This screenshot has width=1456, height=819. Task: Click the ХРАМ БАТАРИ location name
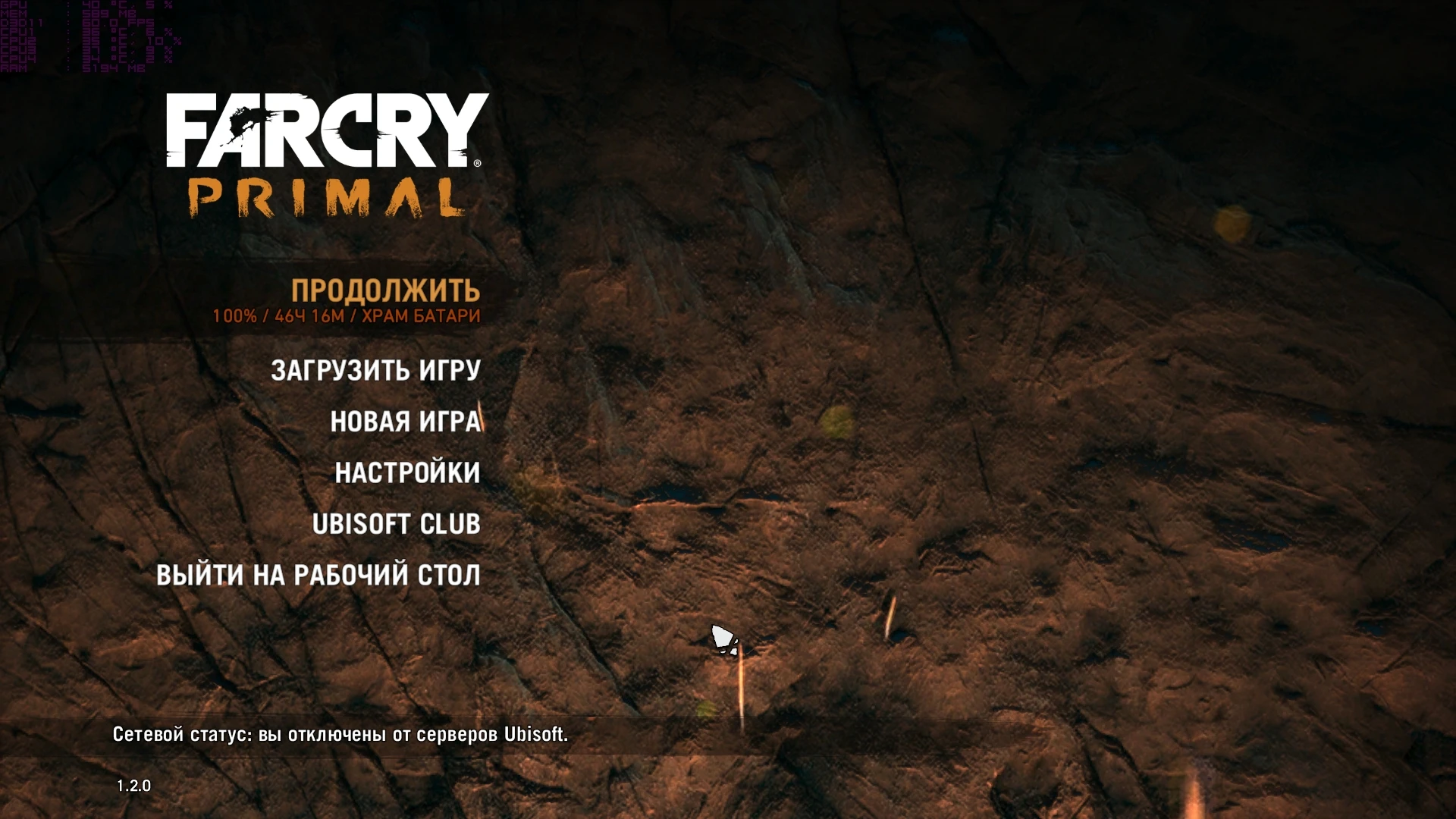(x=428, y=317)
